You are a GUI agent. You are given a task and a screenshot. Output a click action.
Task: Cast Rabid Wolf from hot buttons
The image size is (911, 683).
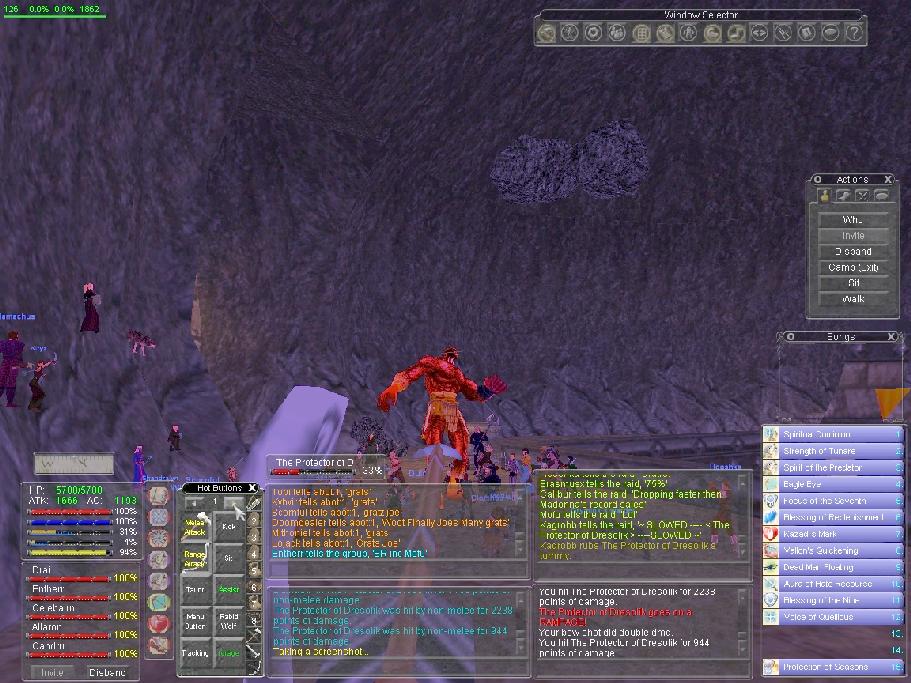click(x=229, y=622)
